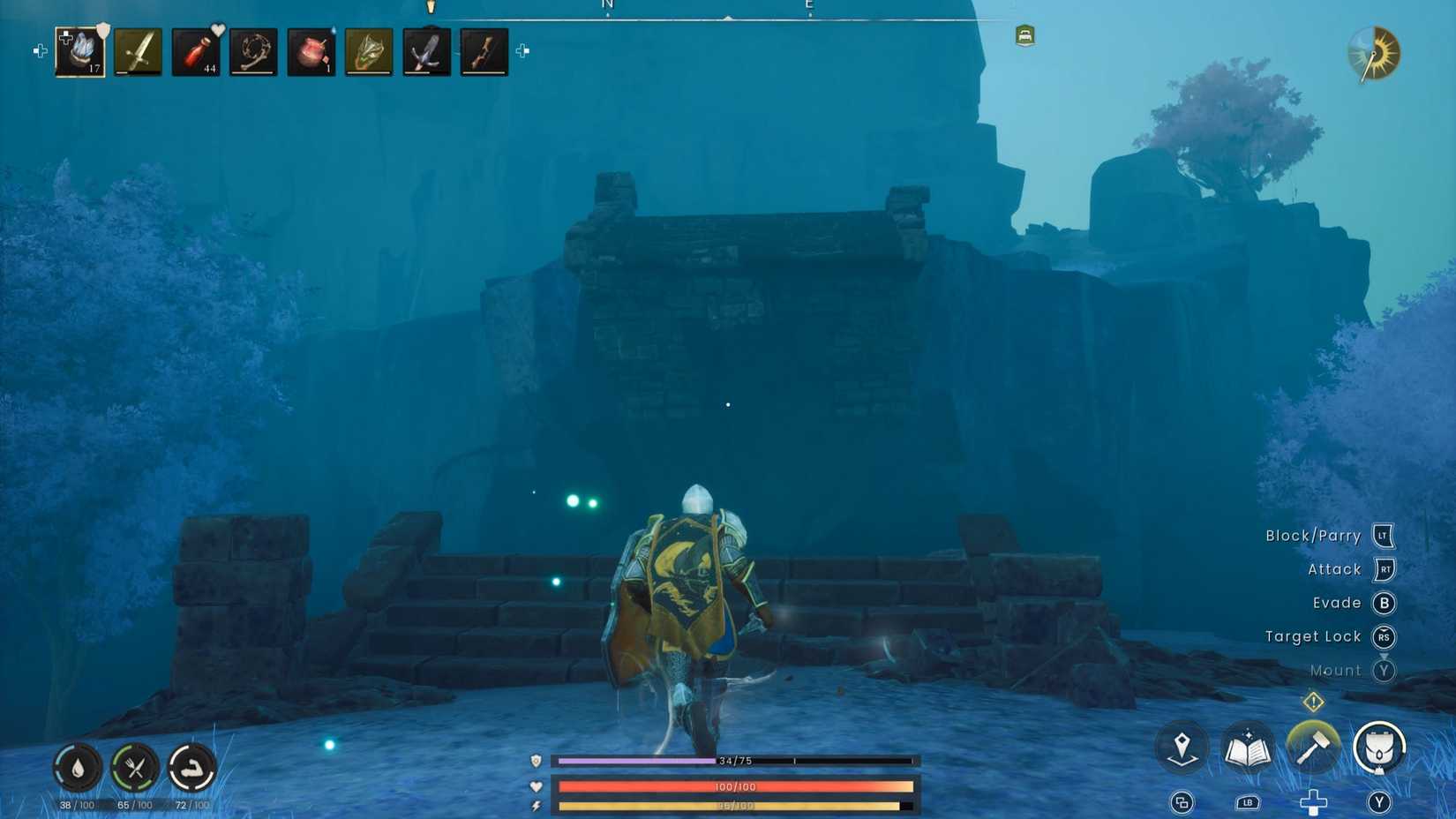Select the crafting hammer icon

1314,748
